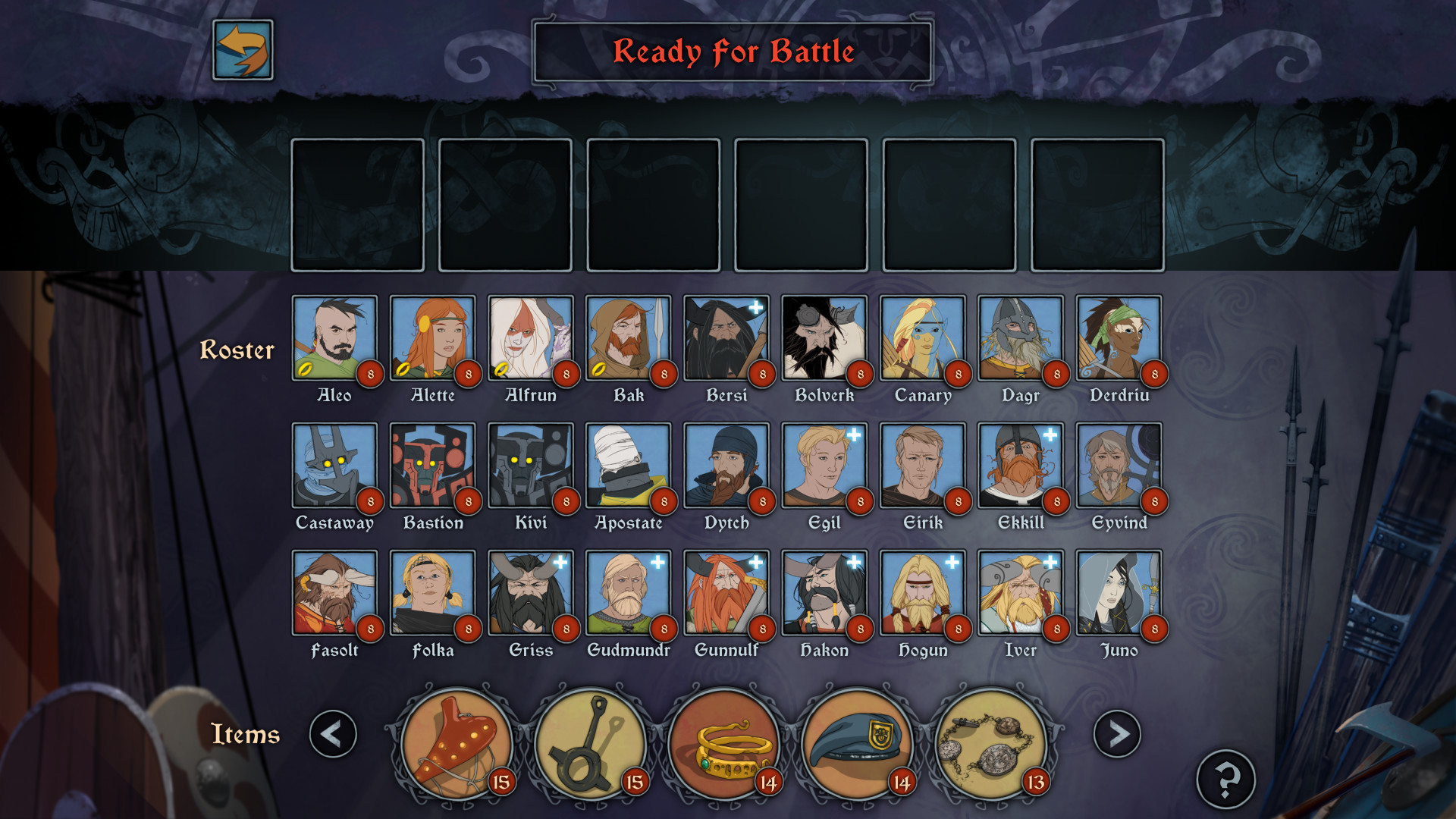Select Canary's portrait
The width and height of the screenshot is (1456, 819).
coord(922,337)
